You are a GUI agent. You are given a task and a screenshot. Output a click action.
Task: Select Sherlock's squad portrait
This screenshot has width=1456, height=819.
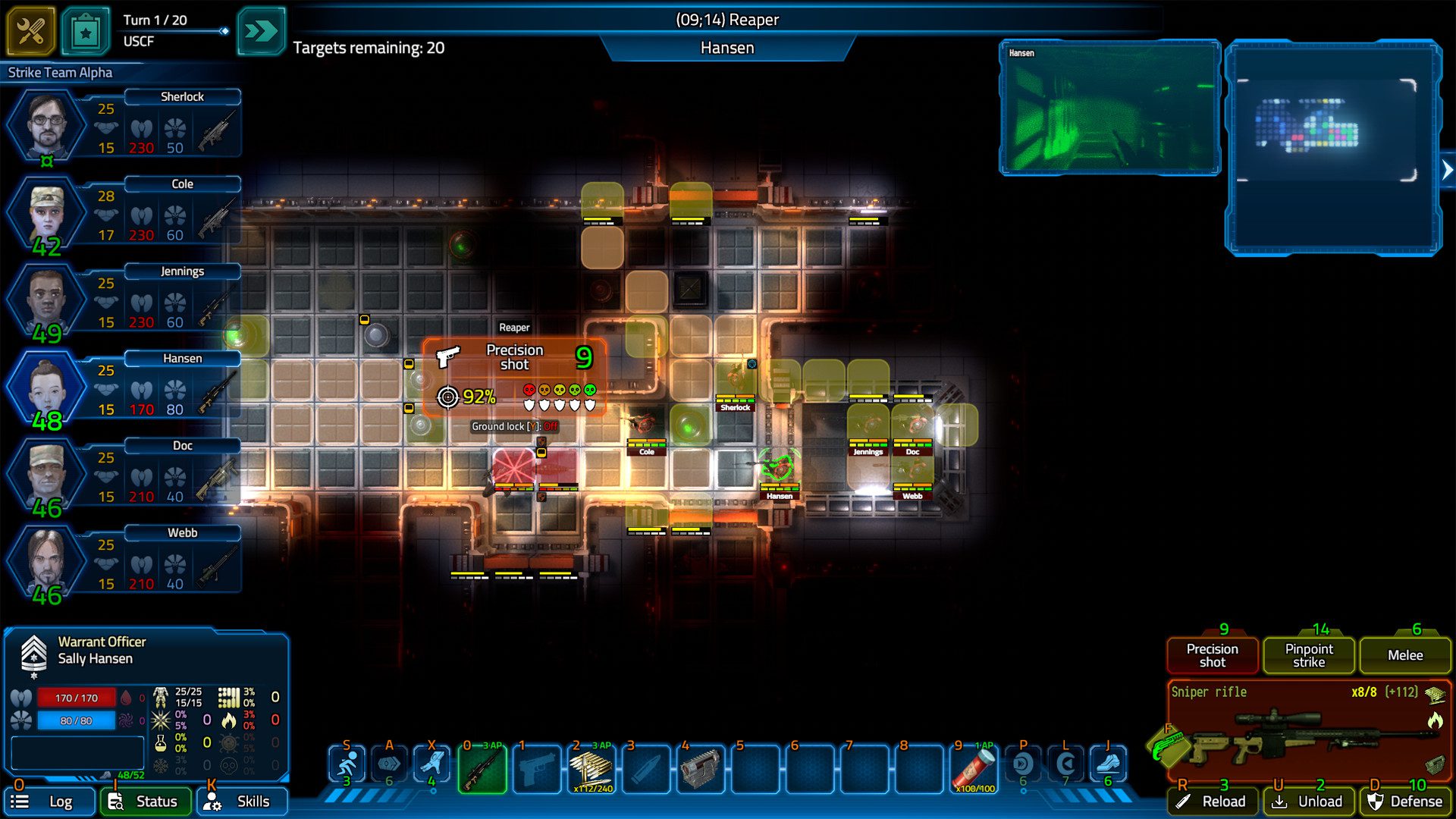tap(47, 124)
